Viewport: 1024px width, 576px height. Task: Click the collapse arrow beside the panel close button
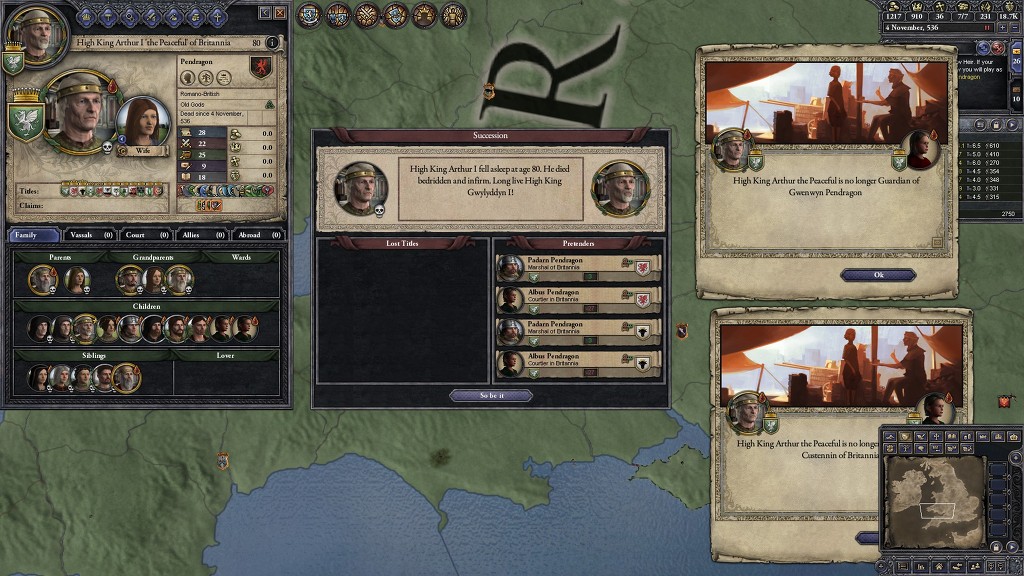click(265, 13)
